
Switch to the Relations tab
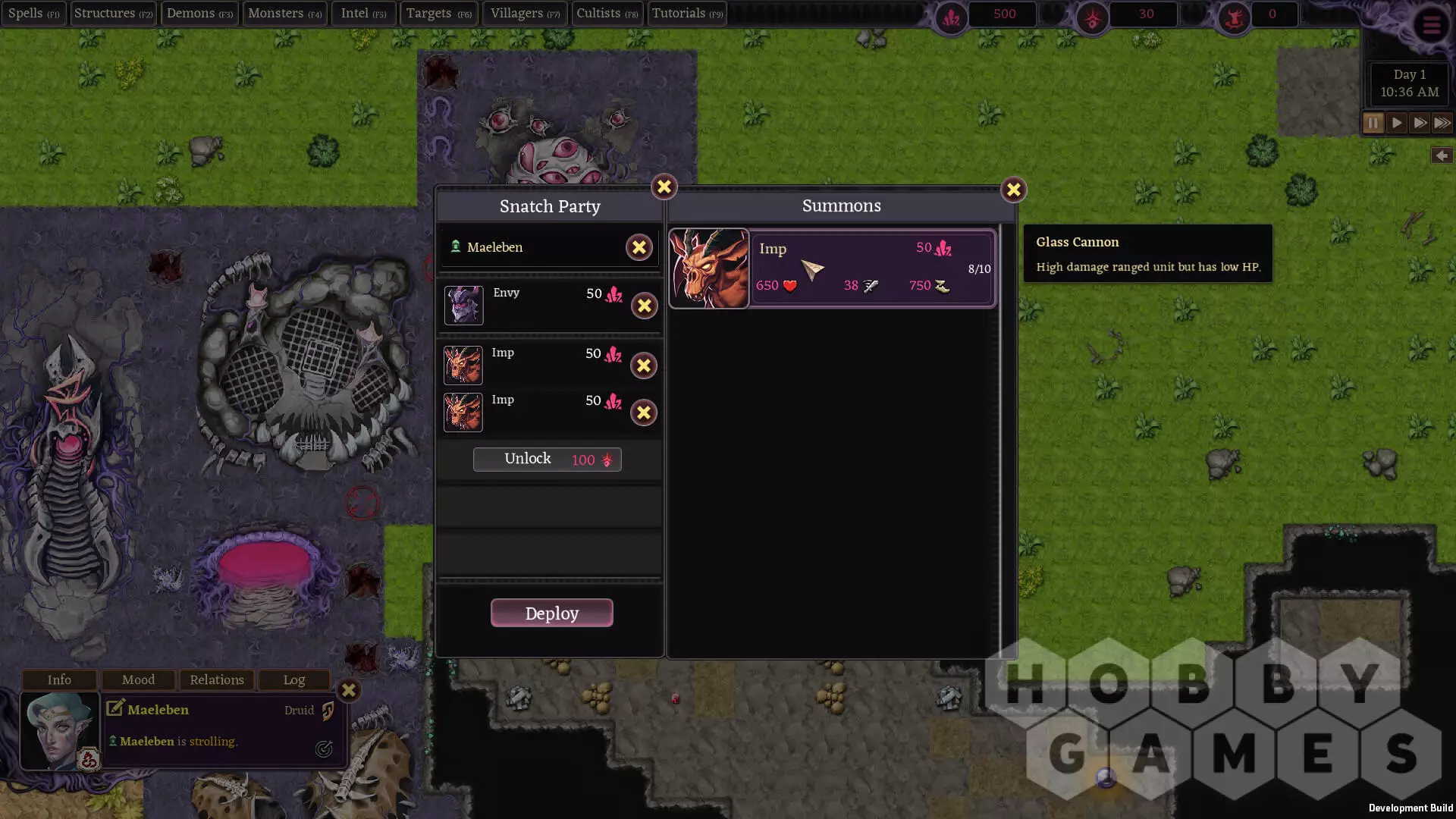click(x=217, y=679)
